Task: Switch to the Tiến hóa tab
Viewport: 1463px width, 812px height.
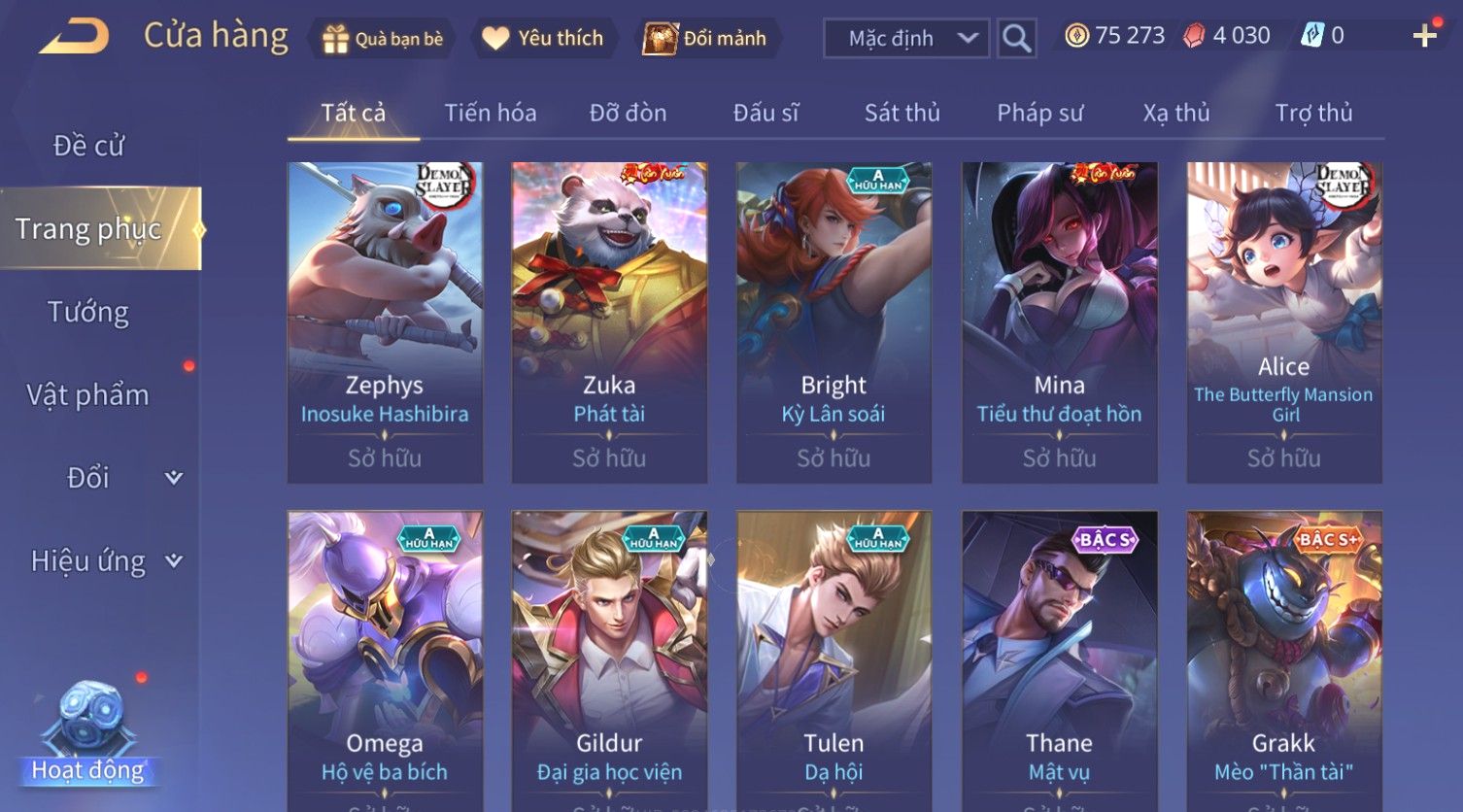Action: [490, 113]
